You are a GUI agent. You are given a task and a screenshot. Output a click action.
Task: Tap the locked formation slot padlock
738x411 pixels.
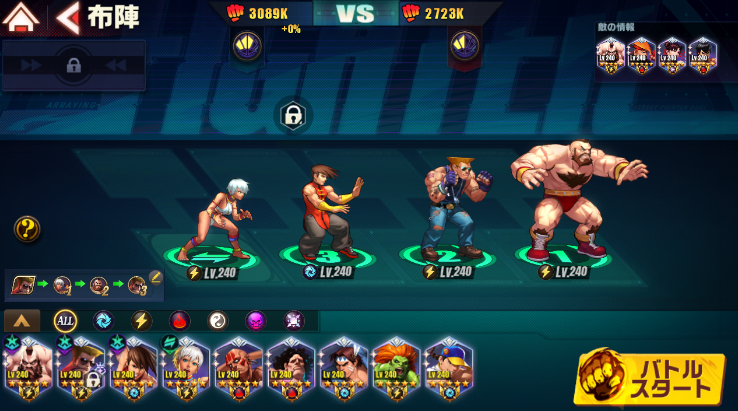[292, 115]
